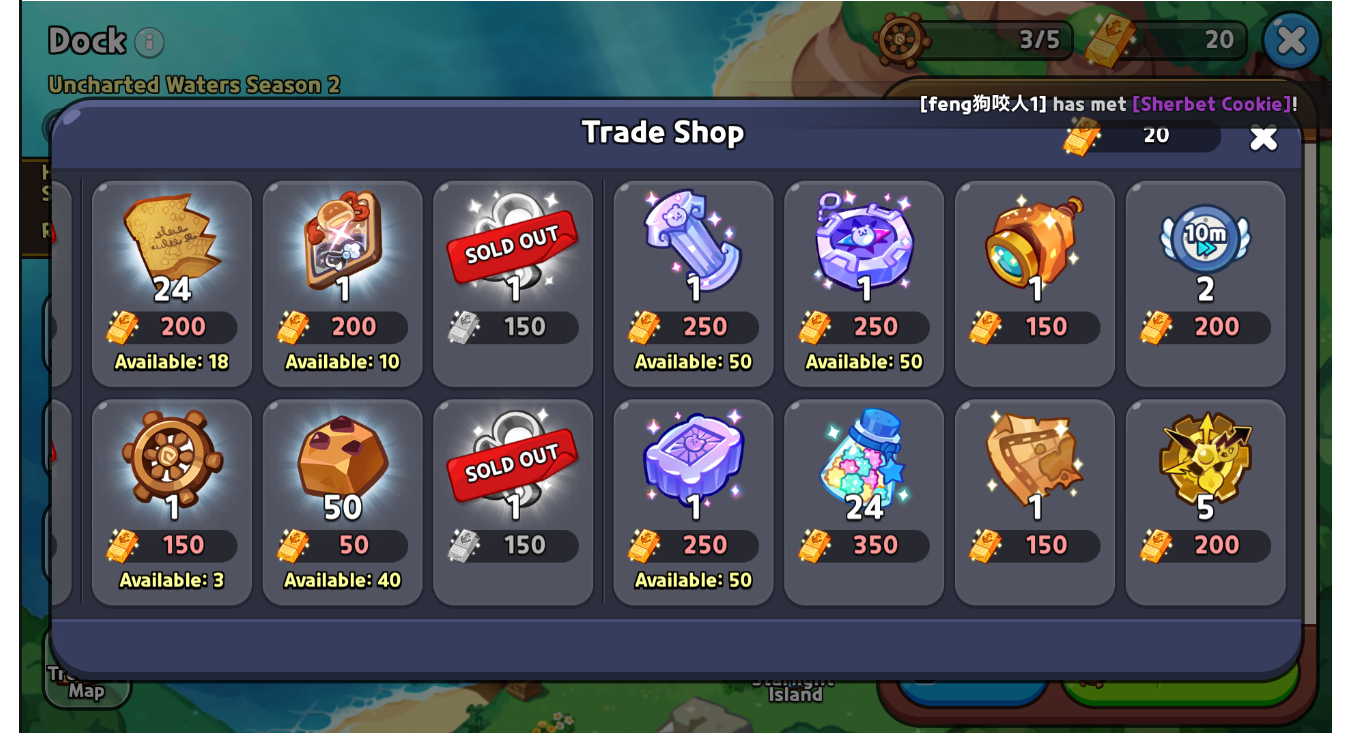Close the Dock screen
This screenshot has width=1350, height=733.
point(1291,40)
